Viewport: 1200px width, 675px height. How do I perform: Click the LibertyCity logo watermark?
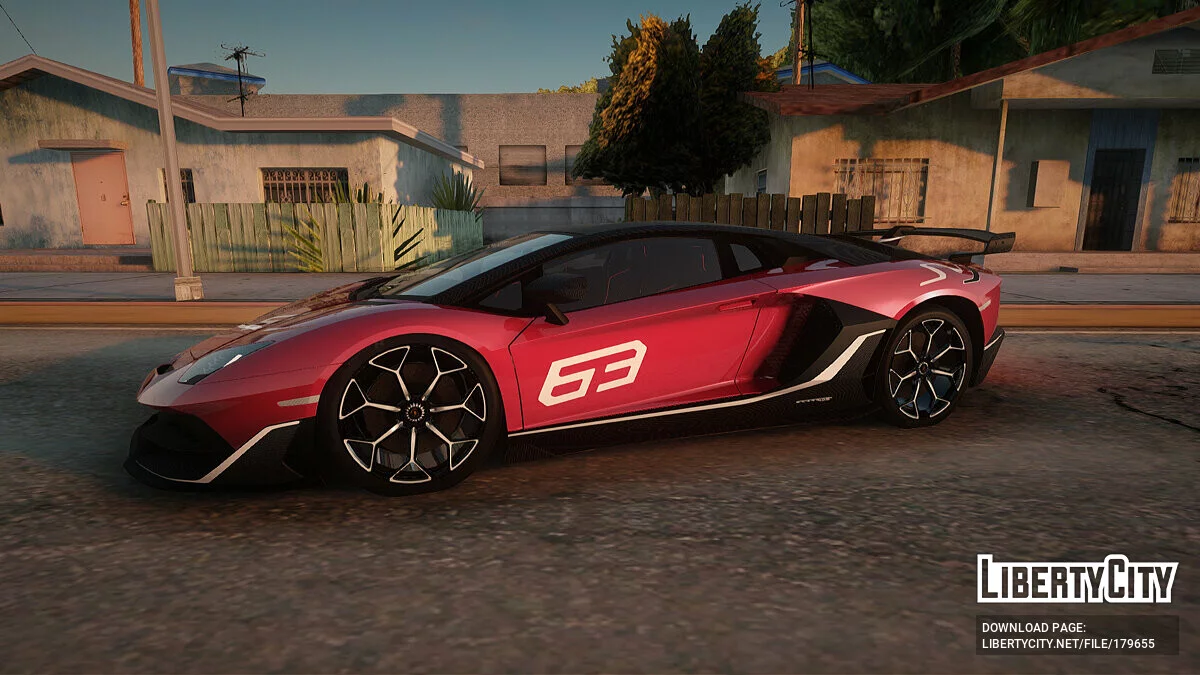click(x=1077, y=579)
